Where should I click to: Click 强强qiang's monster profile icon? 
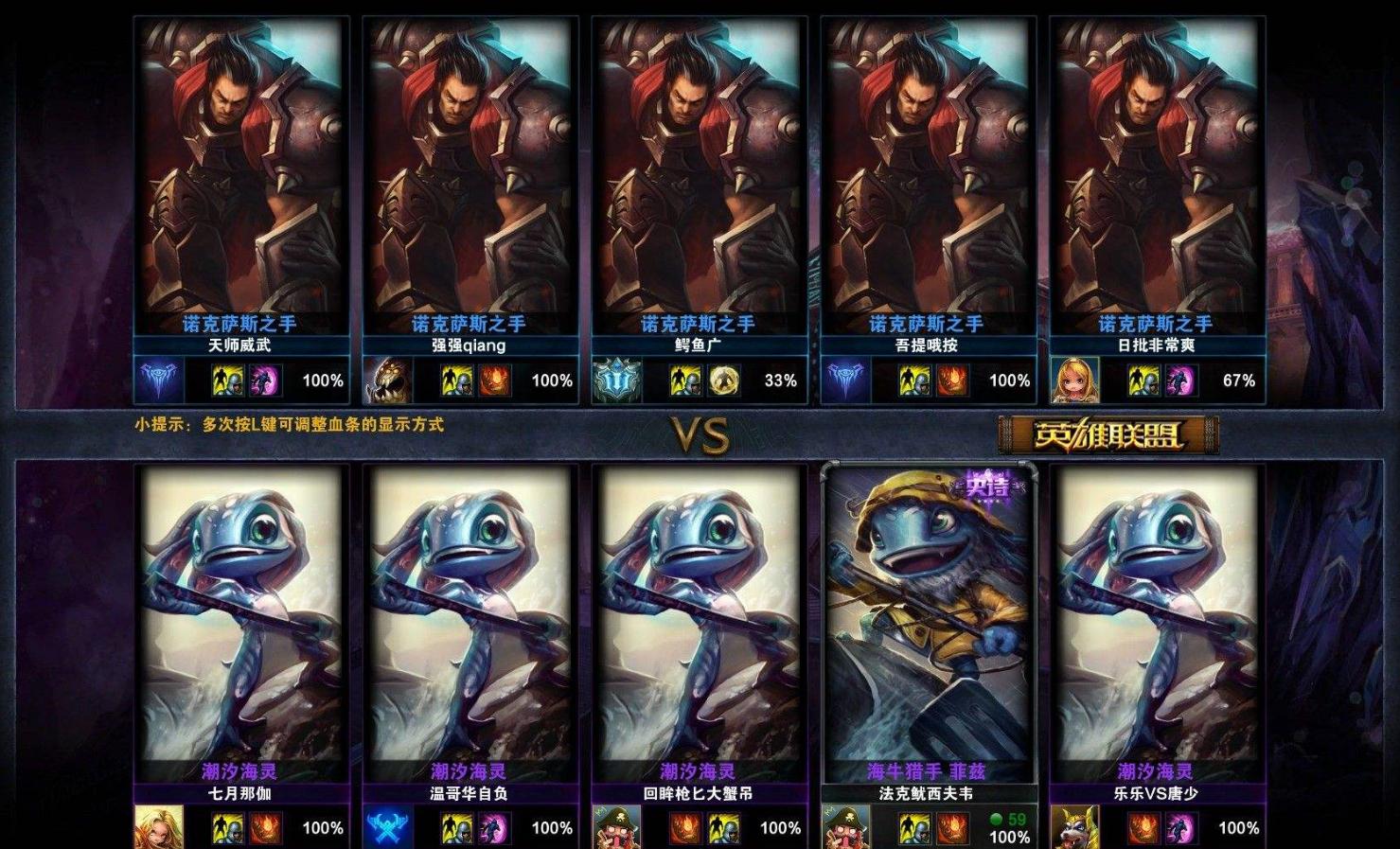(x=386, y=380)
